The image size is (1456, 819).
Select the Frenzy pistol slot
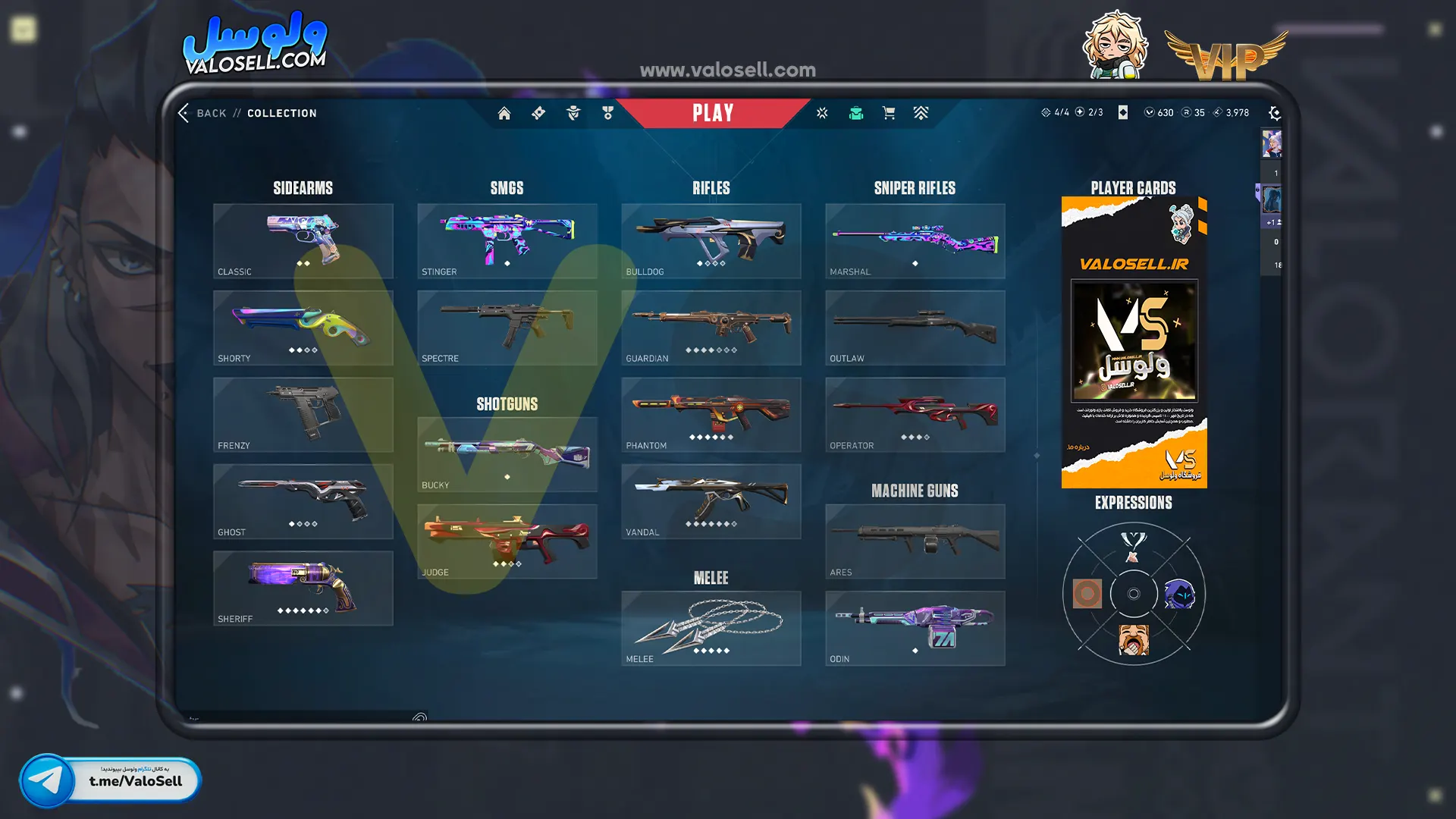click(x=303, y=414)
